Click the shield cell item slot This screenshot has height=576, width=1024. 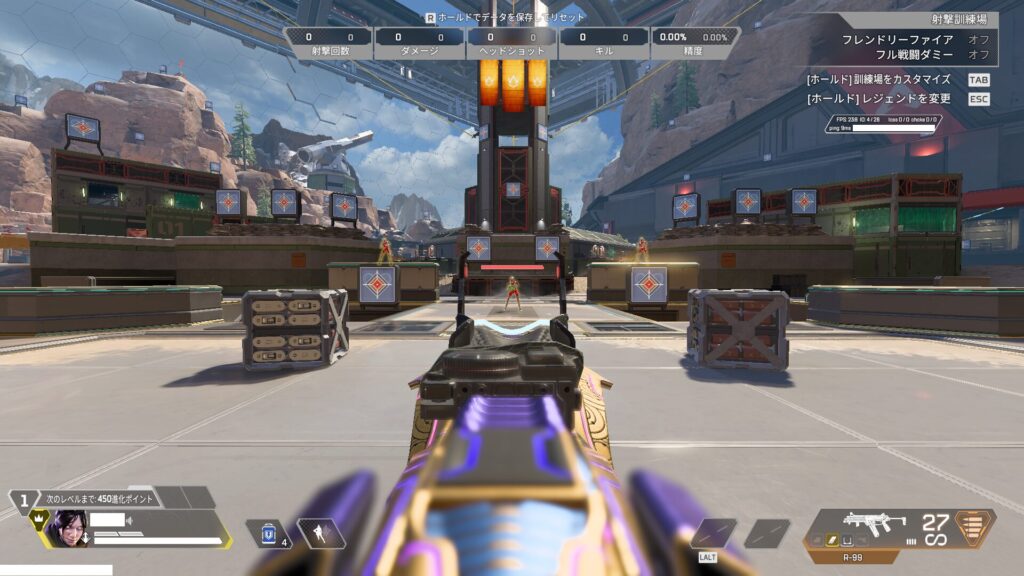(269, 534)
